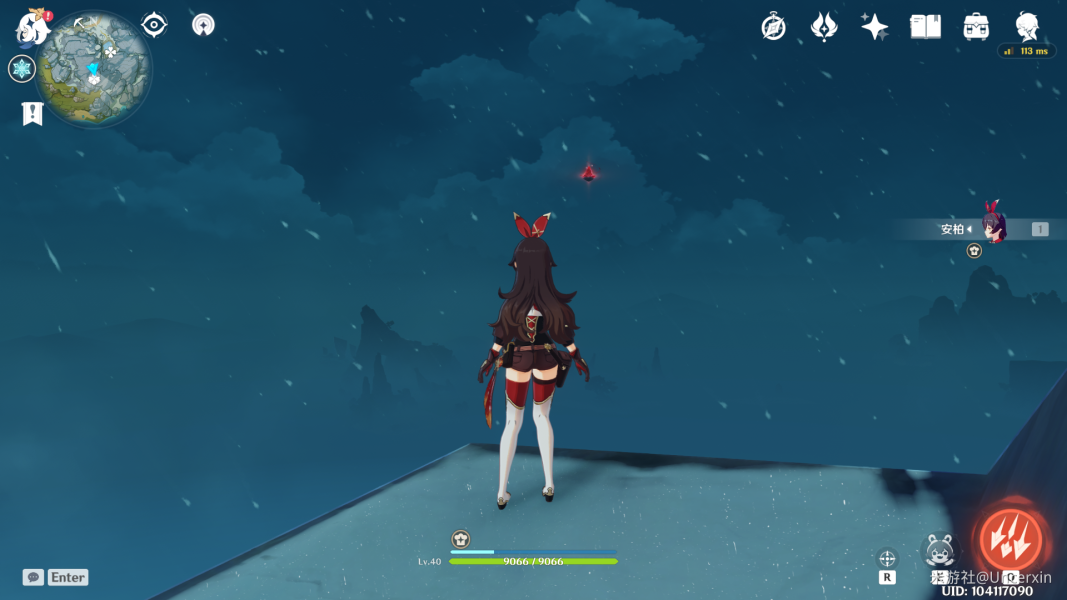Viewport: 1067px width, 600px height.
Task: Open the winged Battle Pass icon
Action: pyautogui.click(x=824, y=27)
